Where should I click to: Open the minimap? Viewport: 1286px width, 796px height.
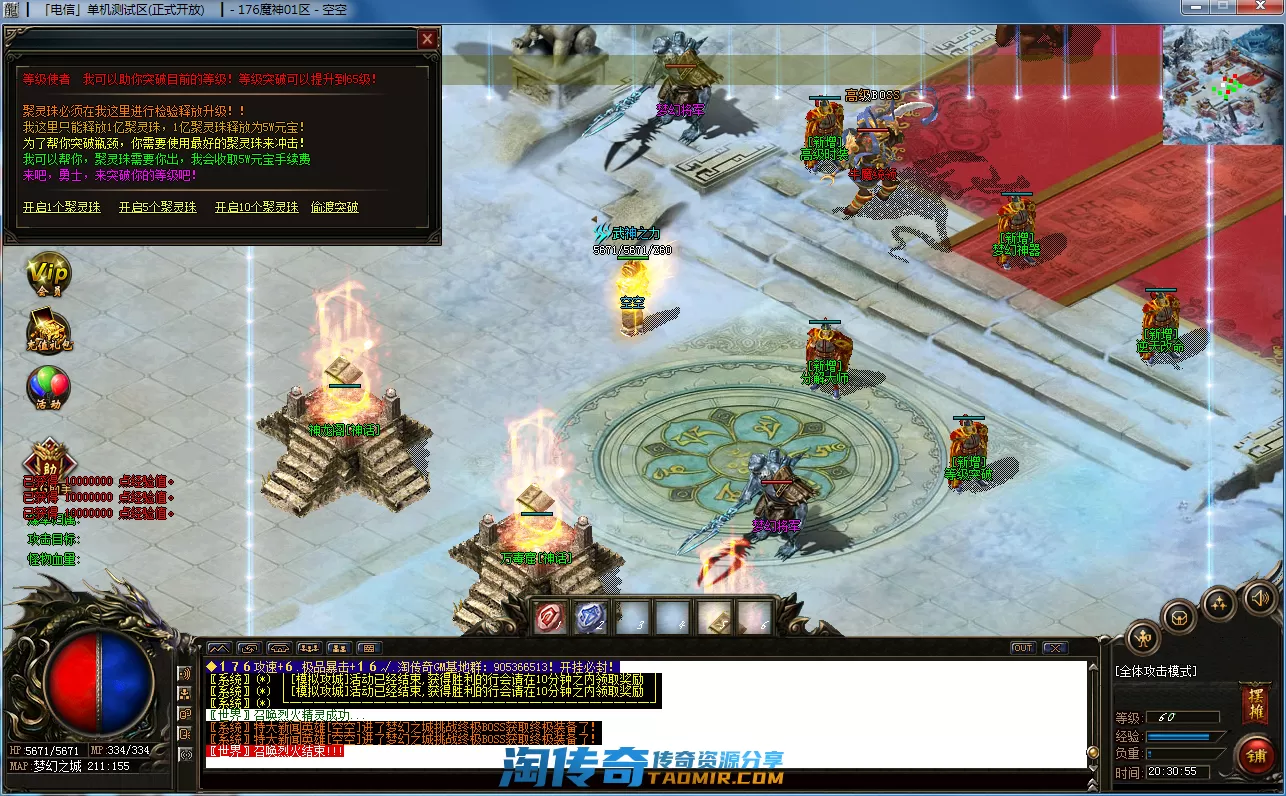pos(1222,85)
